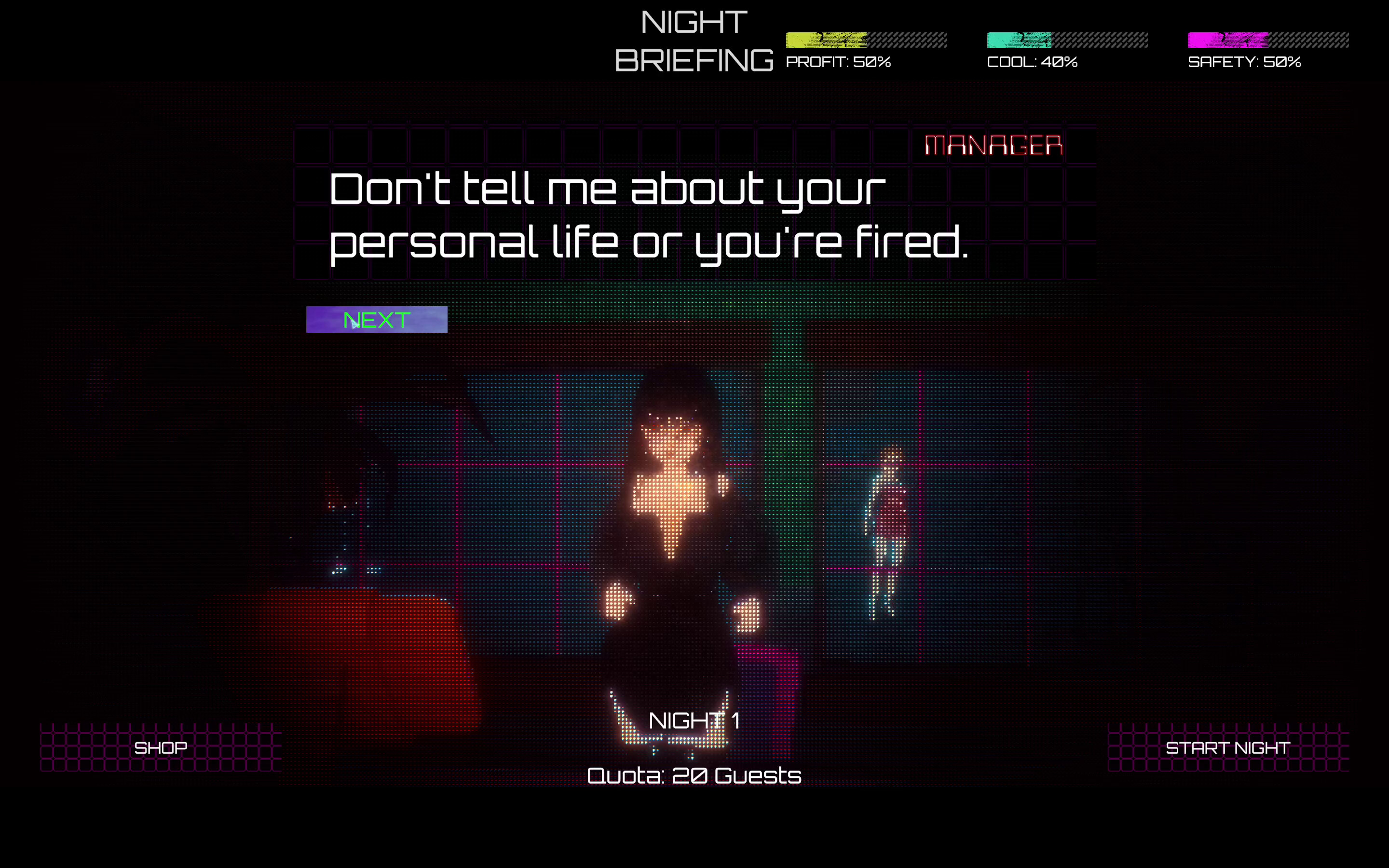This screenshot has width=1389, height=868.
Task: Open the SHOP screen
Action: pyautogui.click(x=161, y=747)
